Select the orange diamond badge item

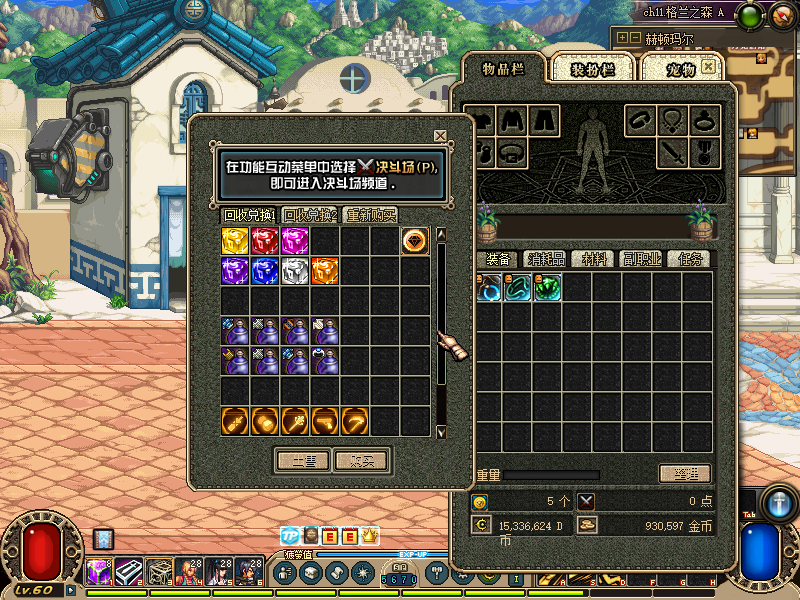(x=415, y=241)
